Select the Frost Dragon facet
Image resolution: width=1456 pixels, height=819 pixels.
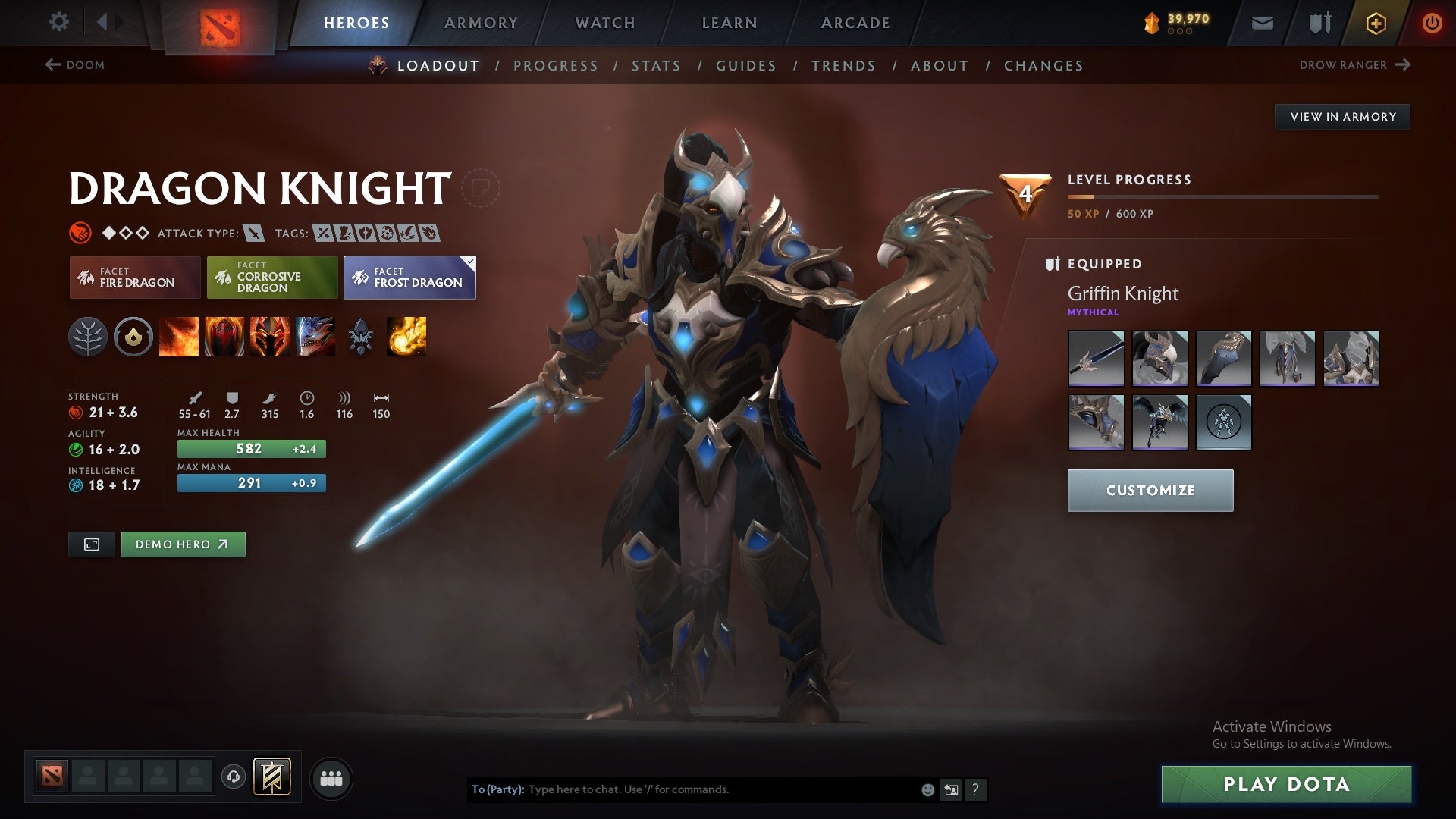tap(409, 278)
